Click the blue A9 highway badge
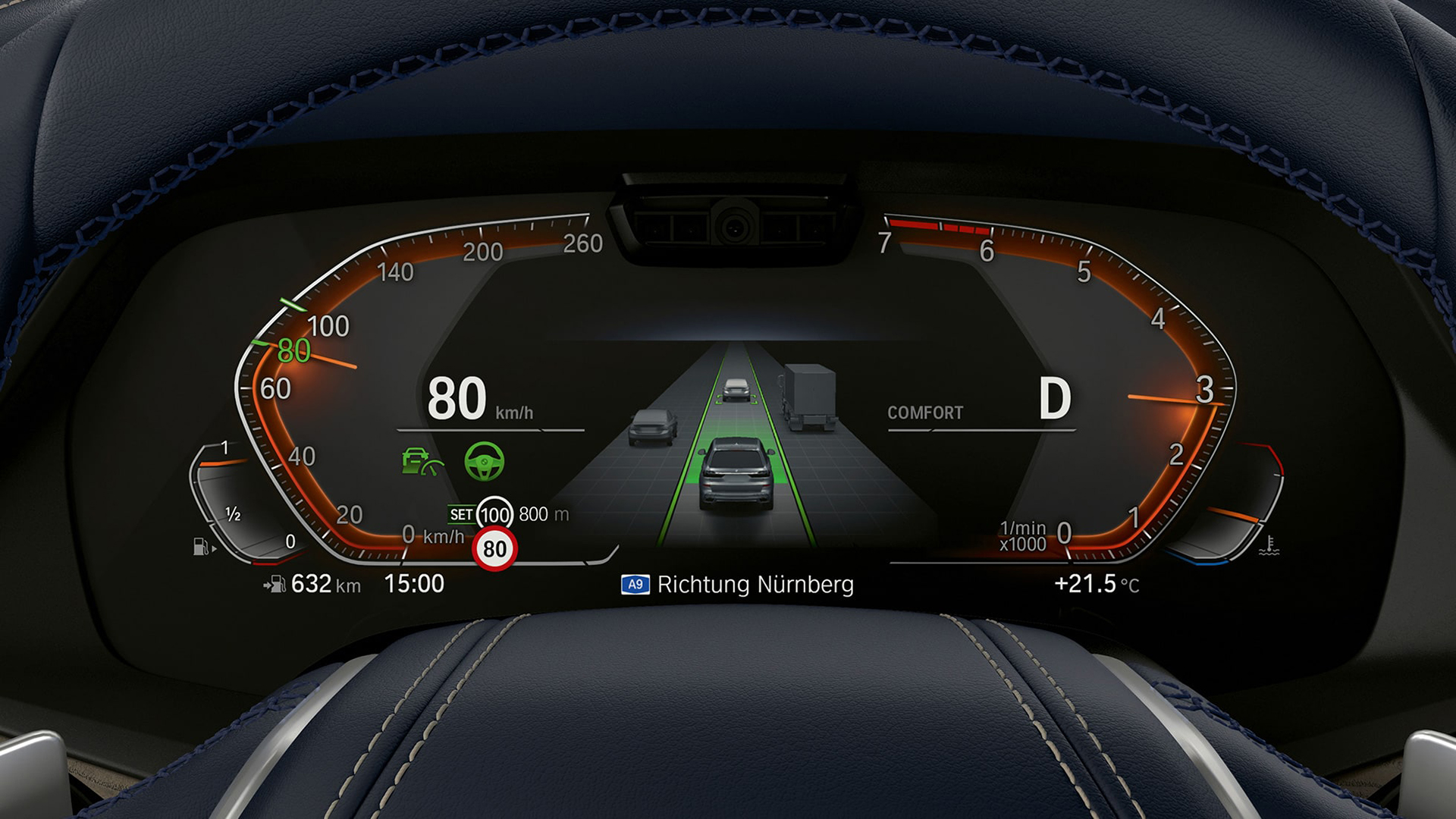This screenshot has height=819, width=1456. coord(635,585)
